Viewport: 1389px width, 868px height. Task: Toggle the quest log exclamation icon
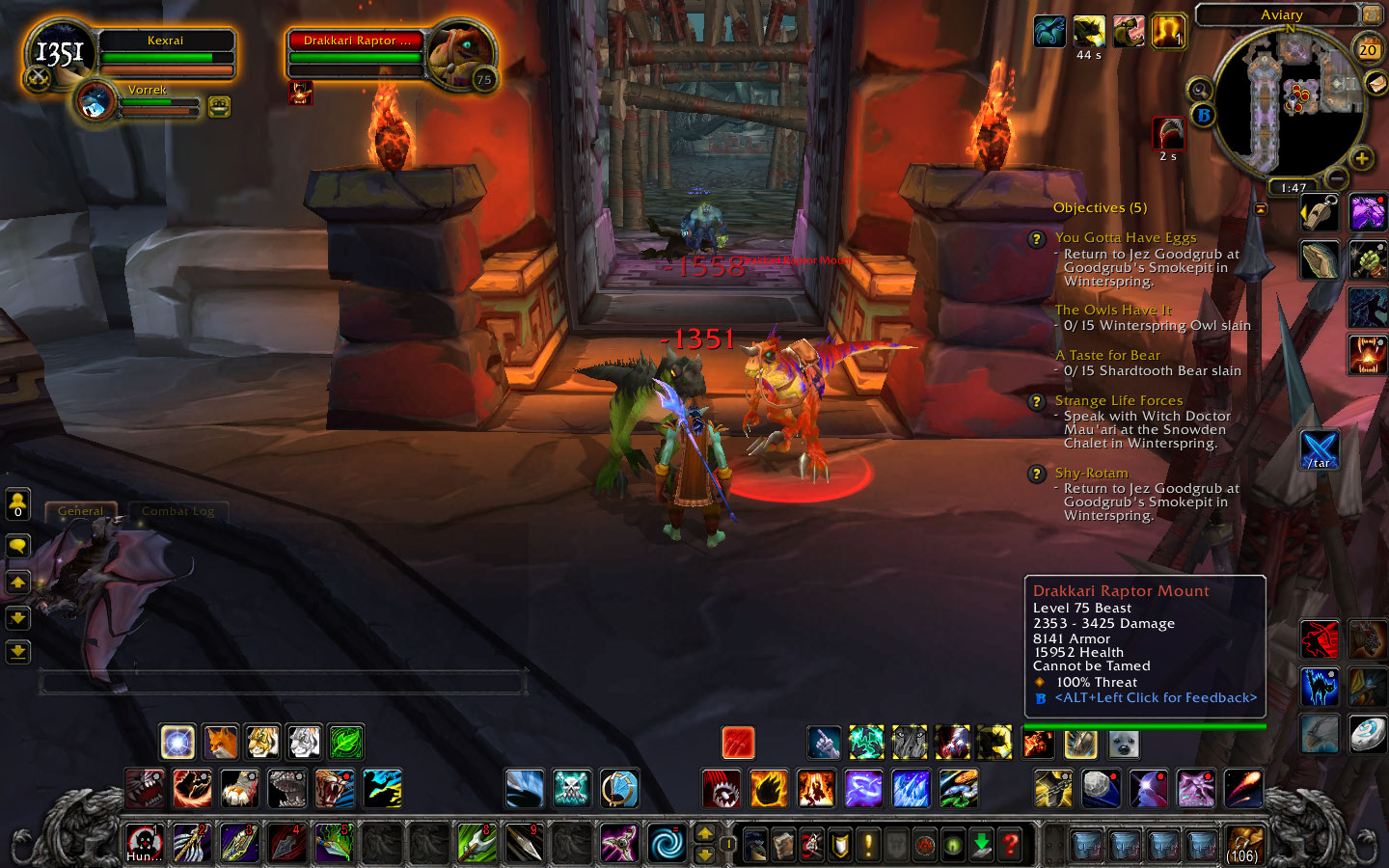pos(867,843)
